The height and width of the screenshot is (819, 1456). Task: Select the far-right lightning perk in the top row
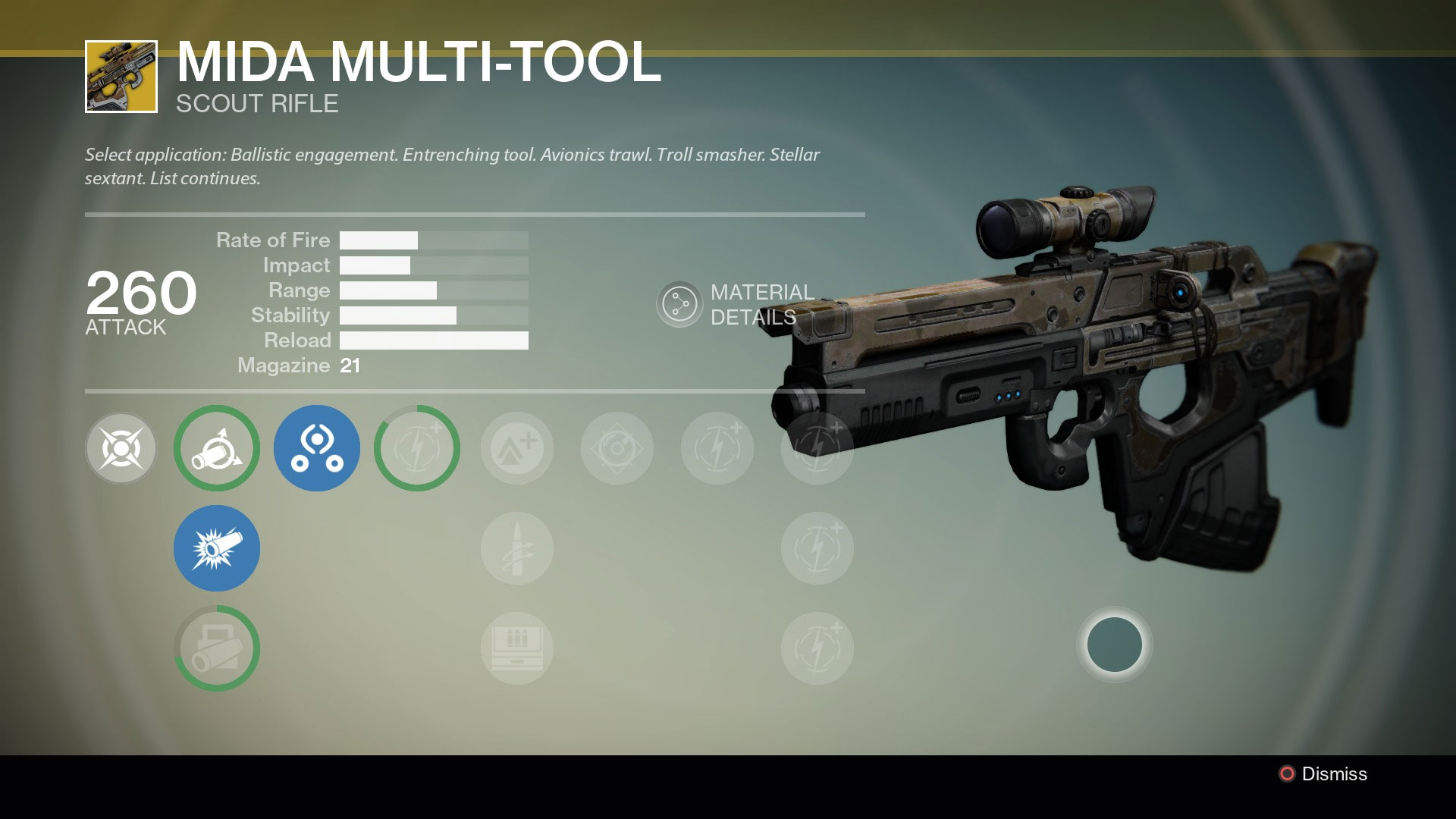tap(817, 448)
